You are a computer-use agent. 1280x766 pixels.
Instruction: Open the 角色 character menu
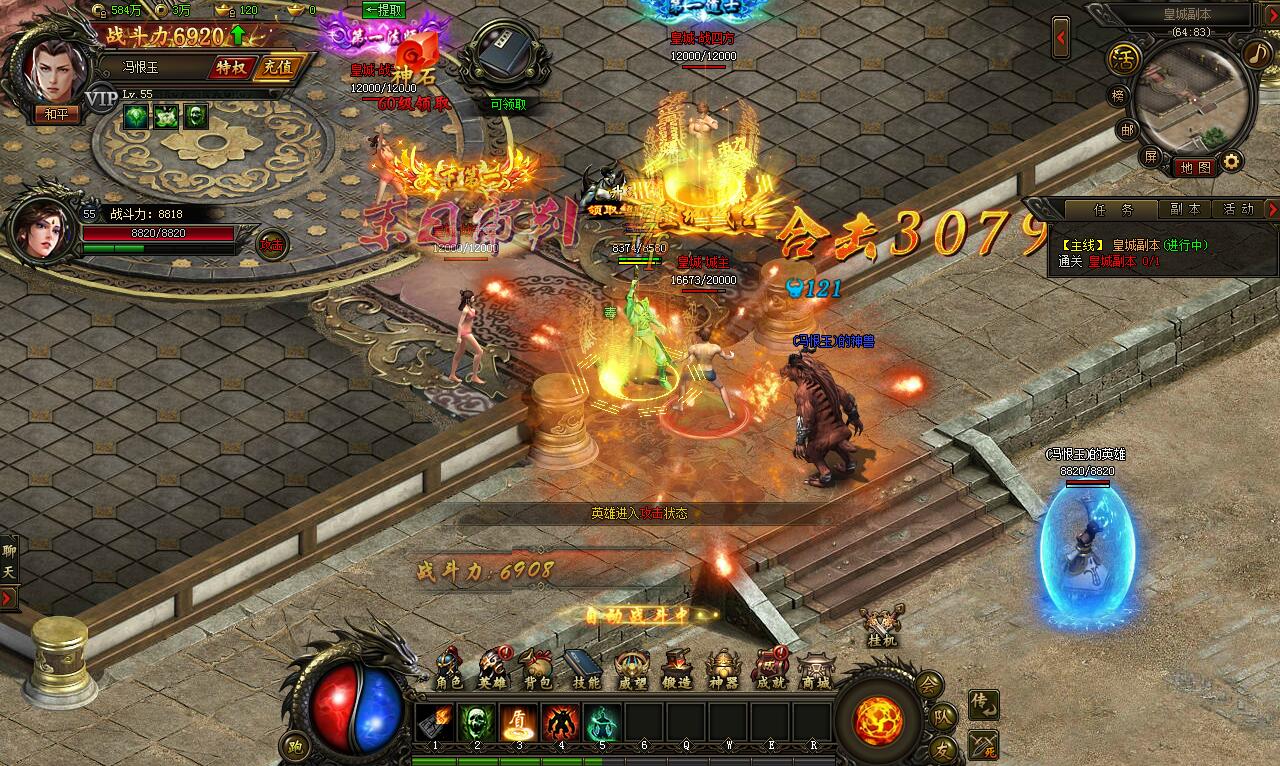coord(450,671)
